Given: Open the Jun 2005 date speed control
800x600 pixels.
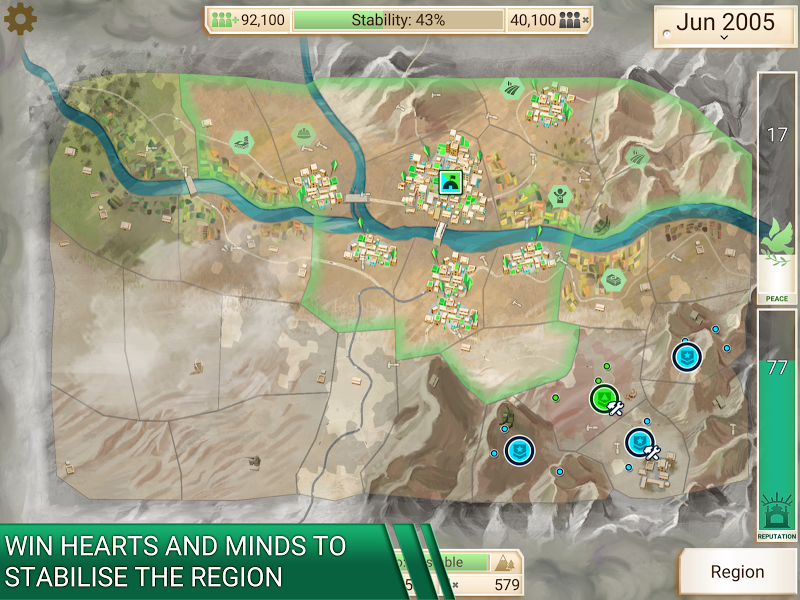Looking at the screenshot, I should point(724,25).
